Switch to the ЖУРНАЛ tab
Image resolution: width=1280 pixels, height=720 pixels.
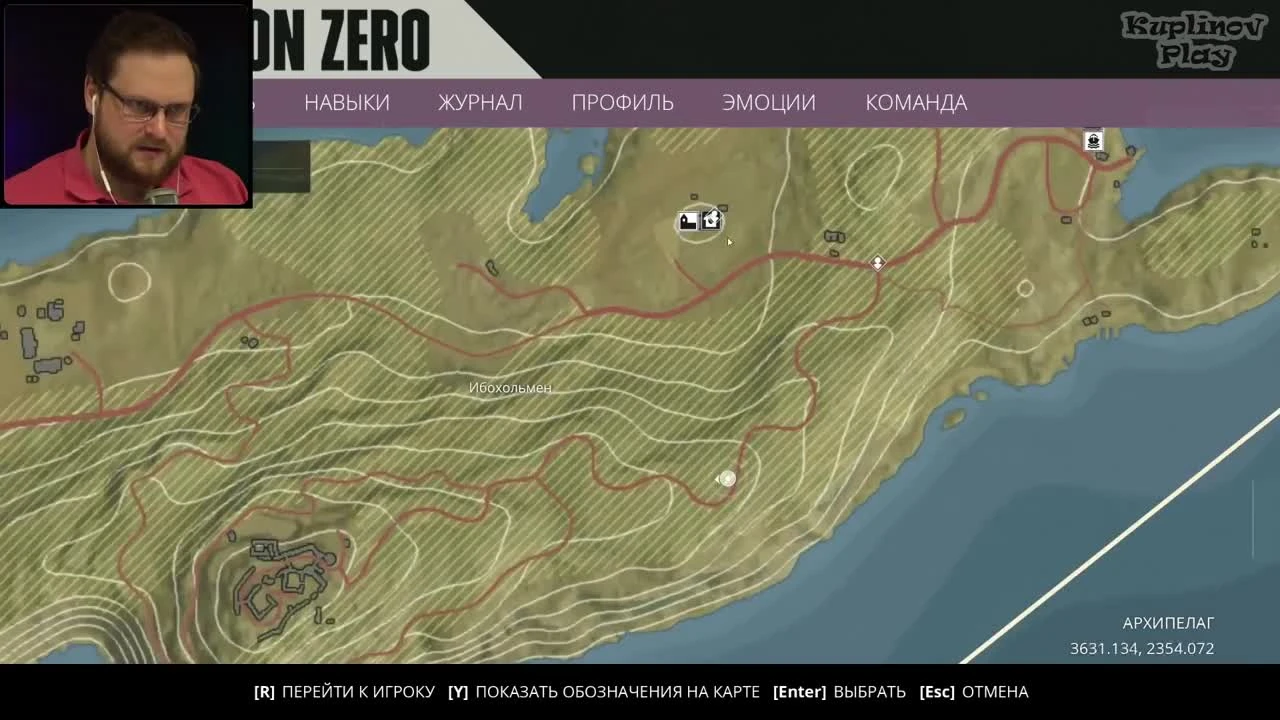[479, 102]
